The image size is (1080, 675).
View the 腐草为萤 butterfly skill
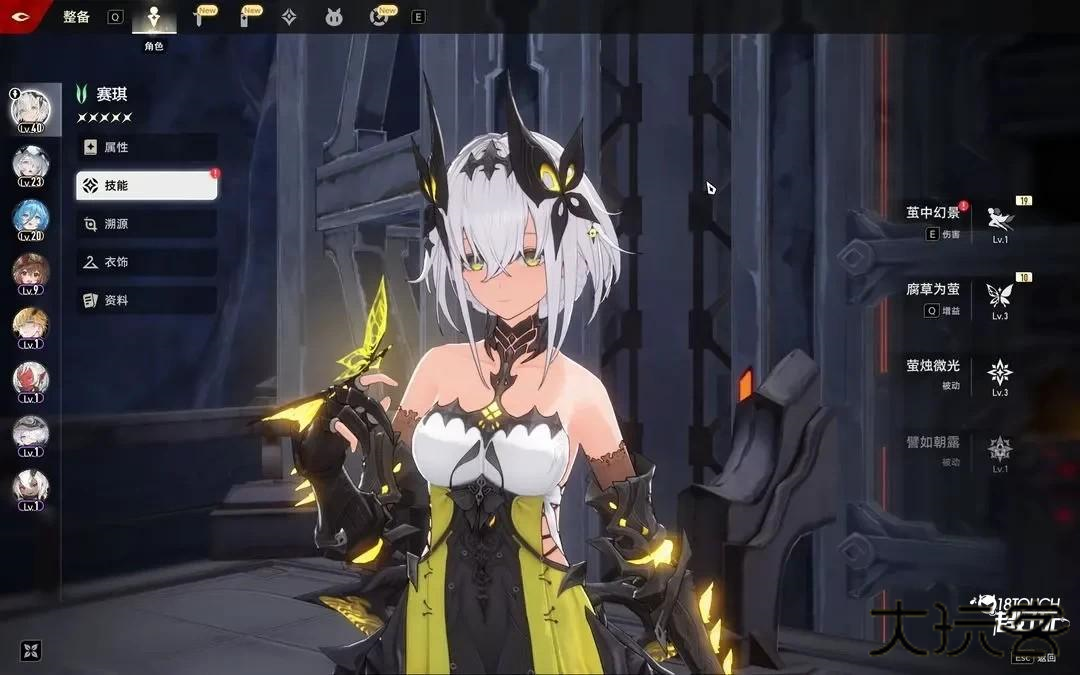tap(998, 295)
